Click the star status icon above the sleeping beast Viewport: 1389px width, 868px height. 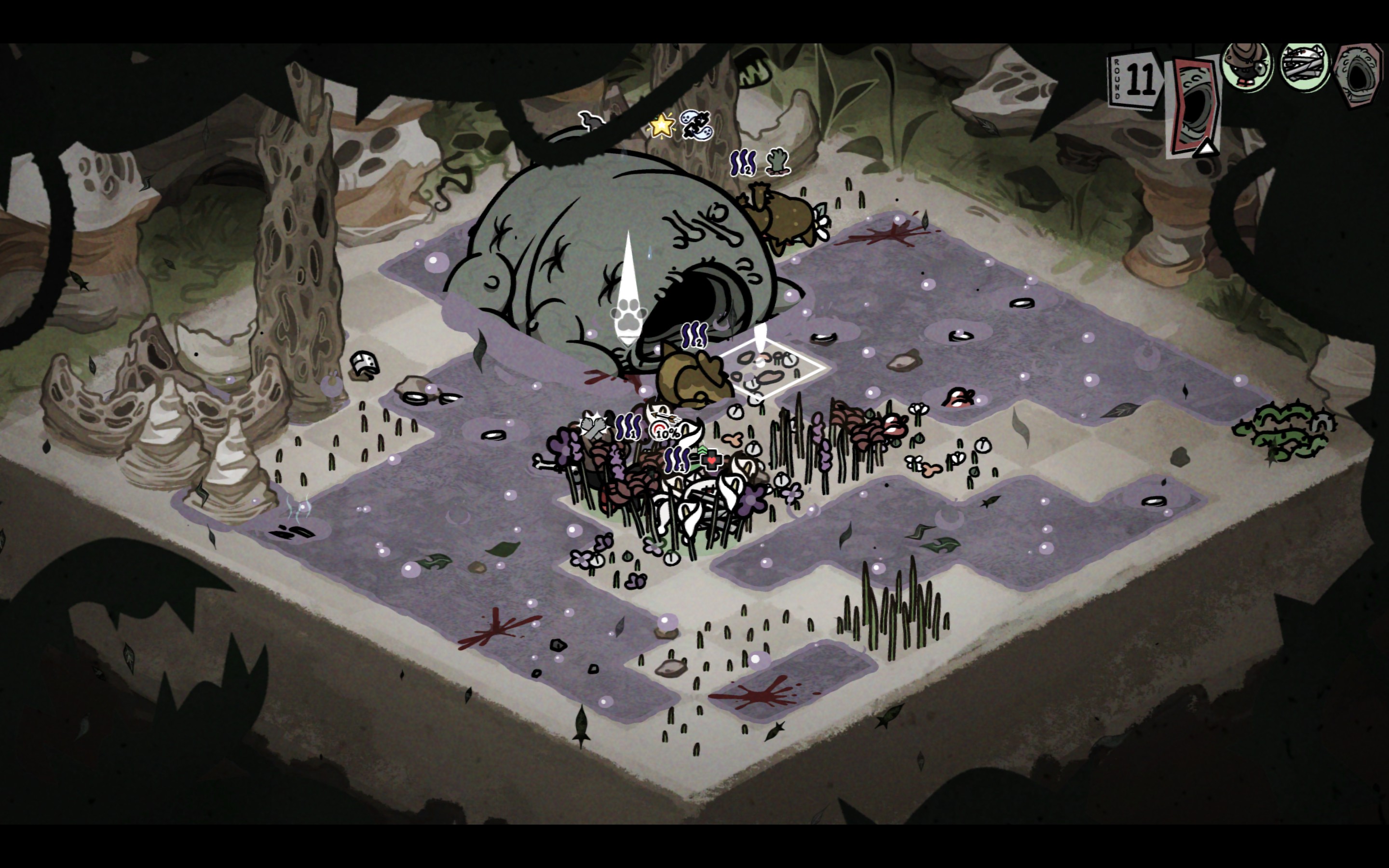click(x=662, y=126)
